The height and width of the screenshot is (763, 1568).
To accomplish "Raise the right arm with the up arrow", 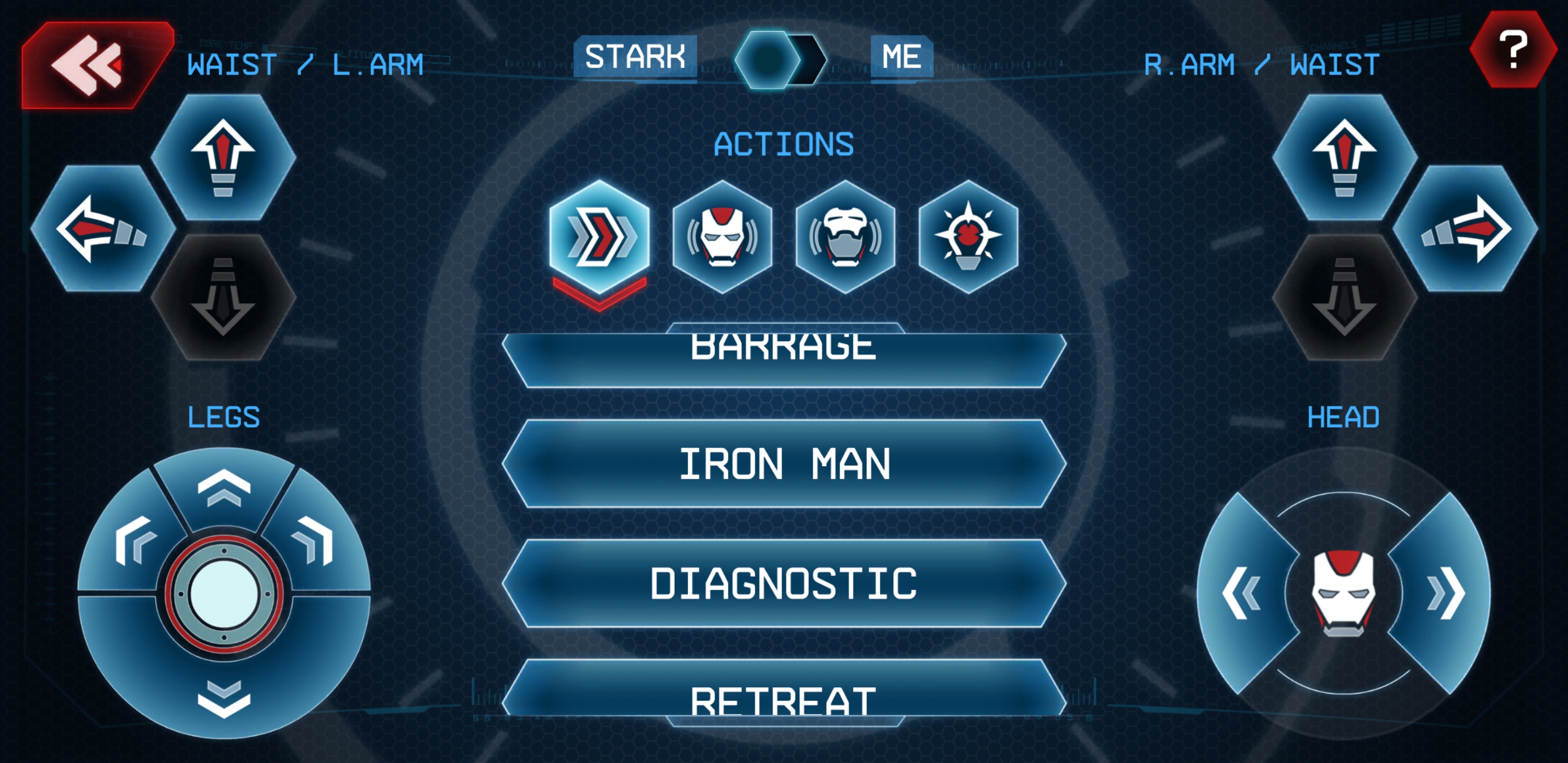I will 1344,156.
